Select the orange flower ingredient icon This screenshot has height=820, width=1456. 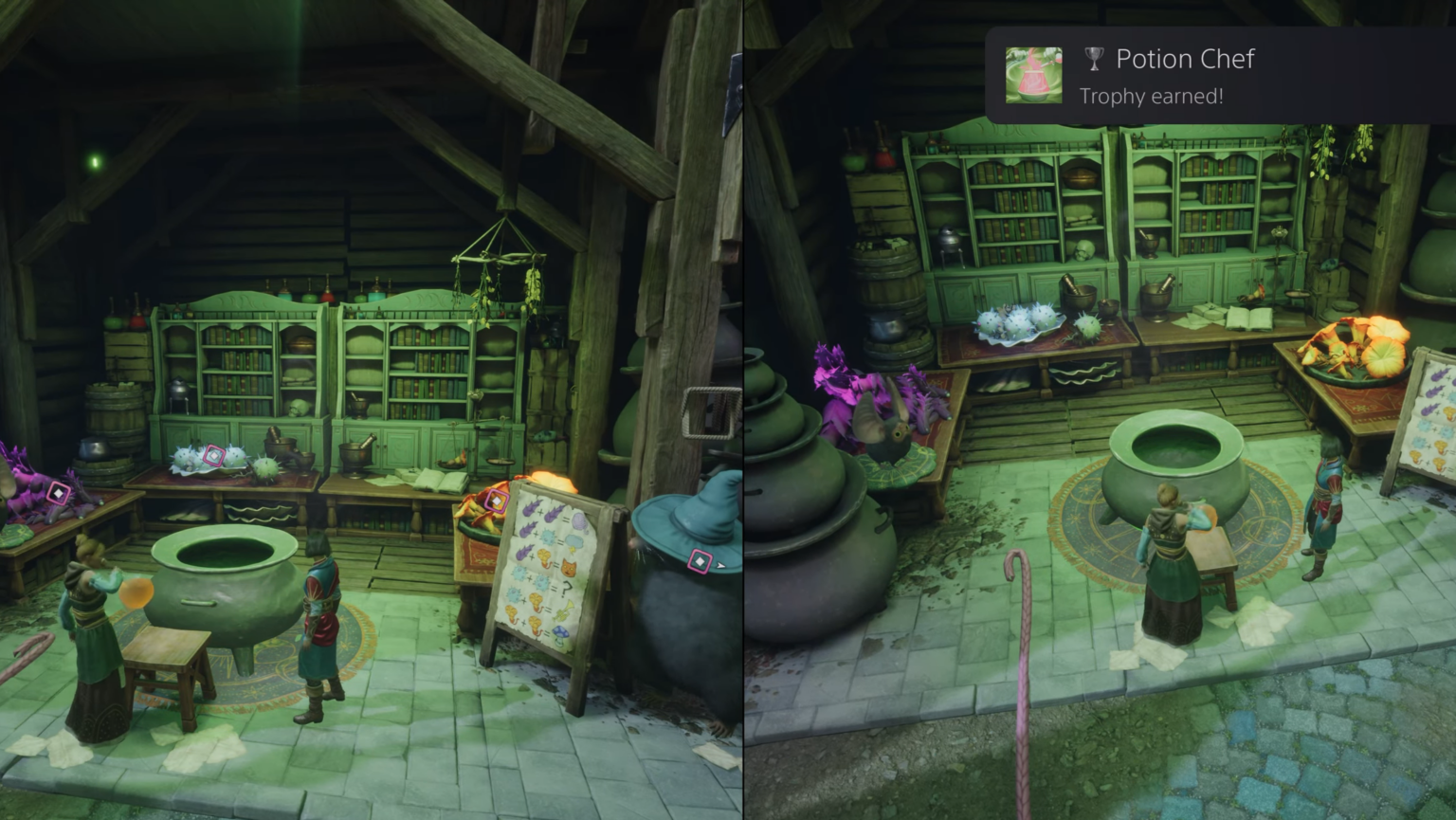(x=543, y=554)
